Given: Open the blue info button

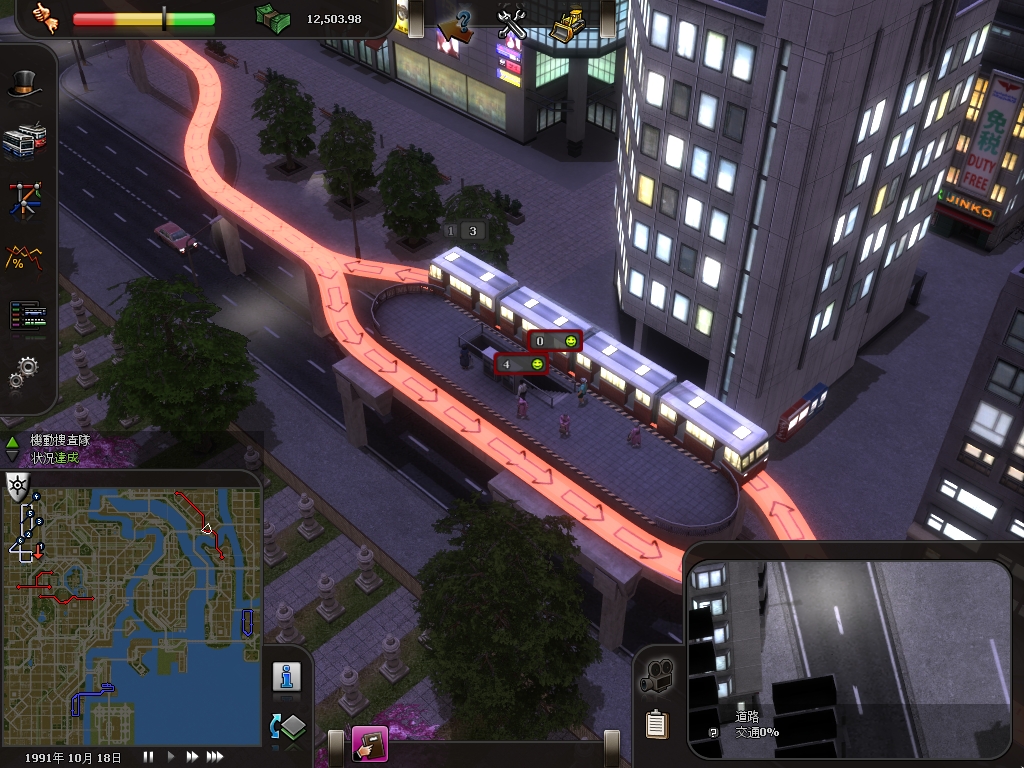Looking at the screenshot, I should (287, 677).
